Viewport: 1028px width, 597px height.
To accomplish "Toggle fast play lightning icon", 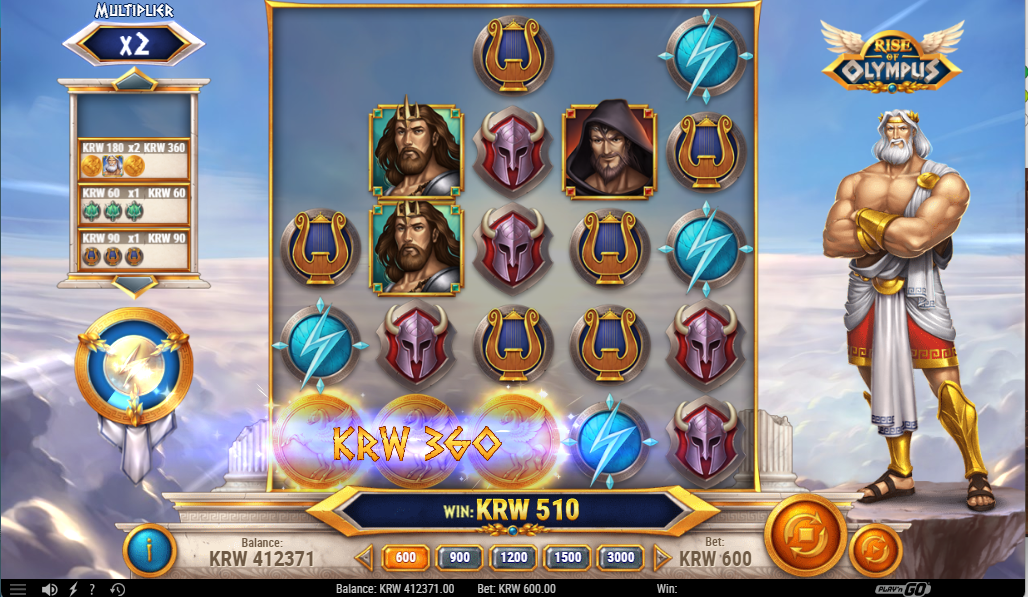I will 72,589.
